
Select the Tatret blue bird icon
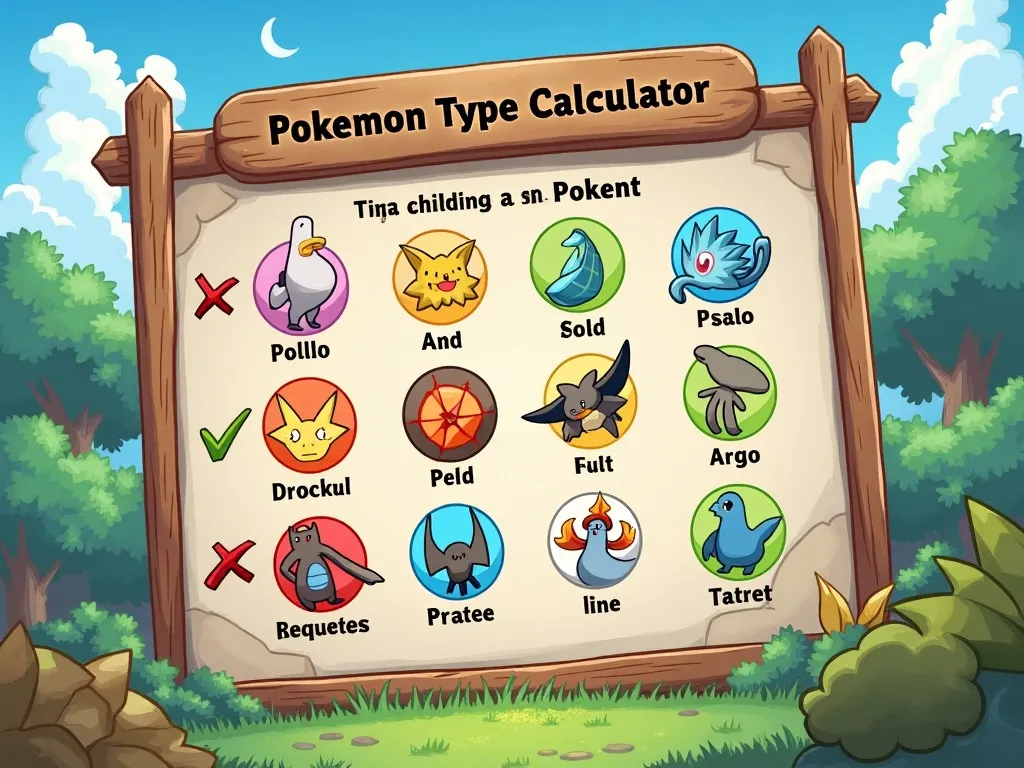737,531
